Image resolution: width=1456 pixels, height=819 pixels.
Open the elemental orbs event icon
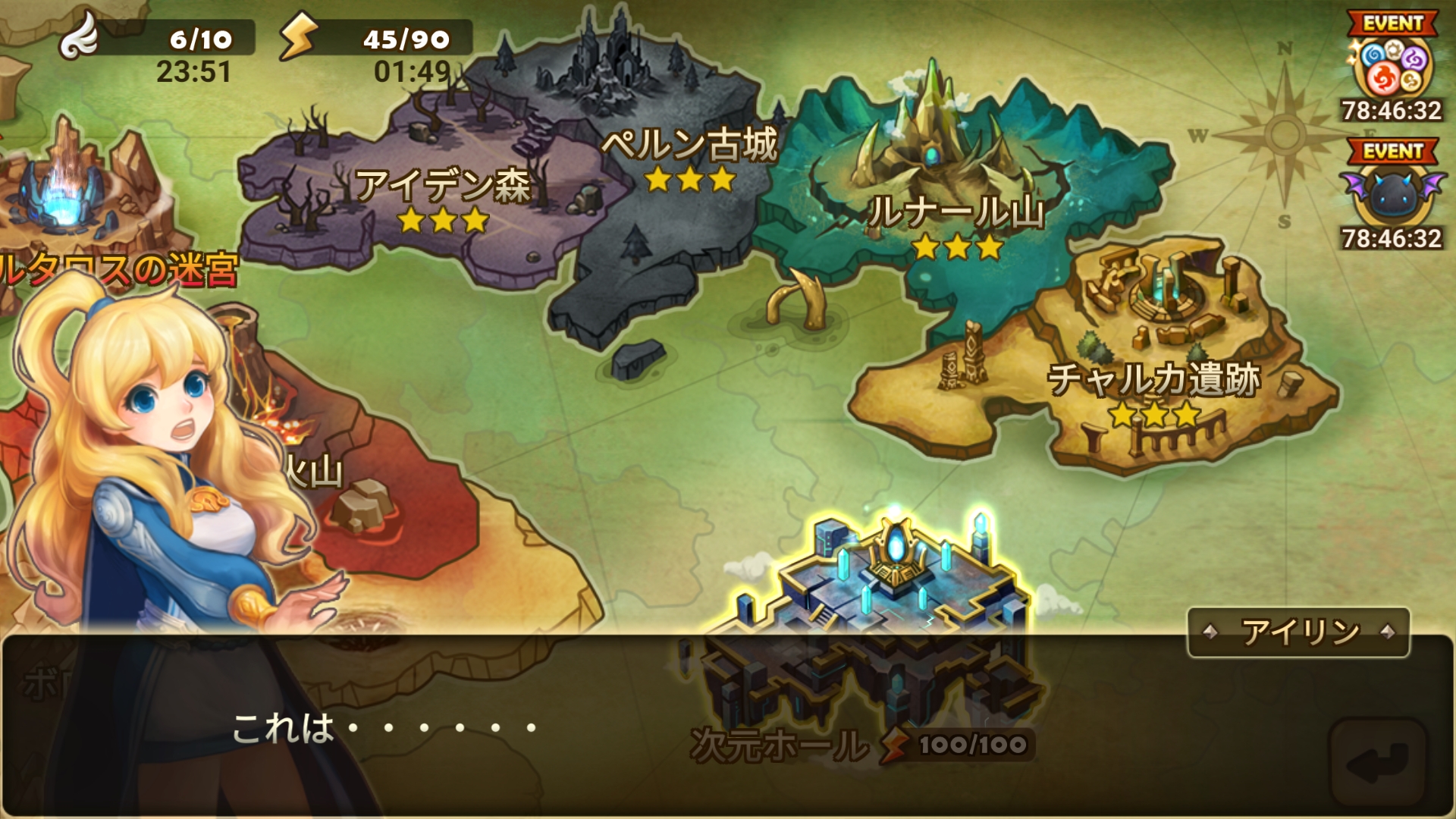[1392, 67]
